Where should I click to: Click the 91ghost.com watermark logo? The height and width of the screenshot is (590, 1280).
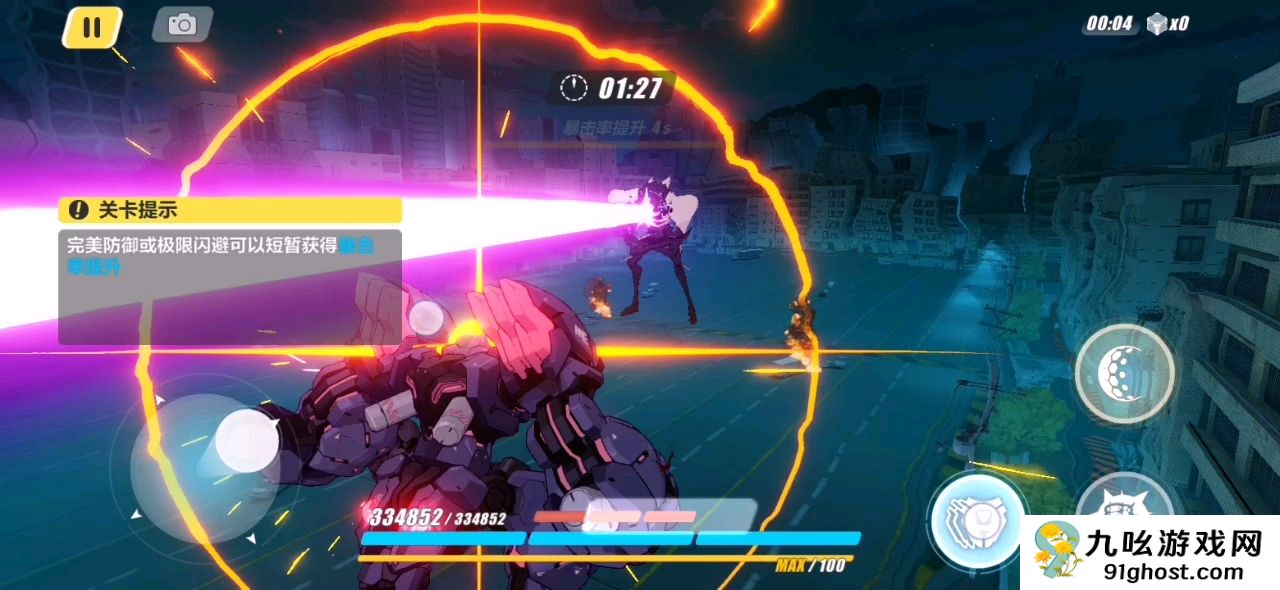tap(1151, 553)
